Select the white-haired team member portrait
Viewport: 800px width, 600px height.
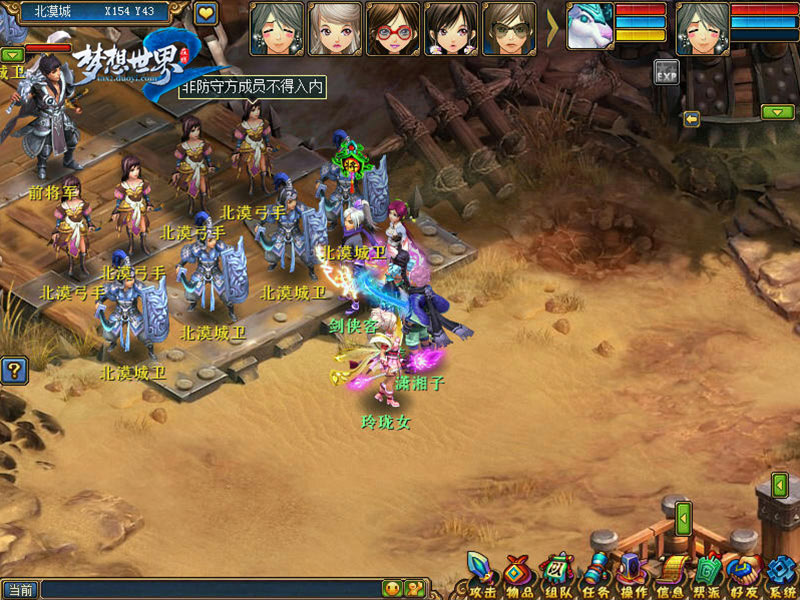click(x=335, y=27)
